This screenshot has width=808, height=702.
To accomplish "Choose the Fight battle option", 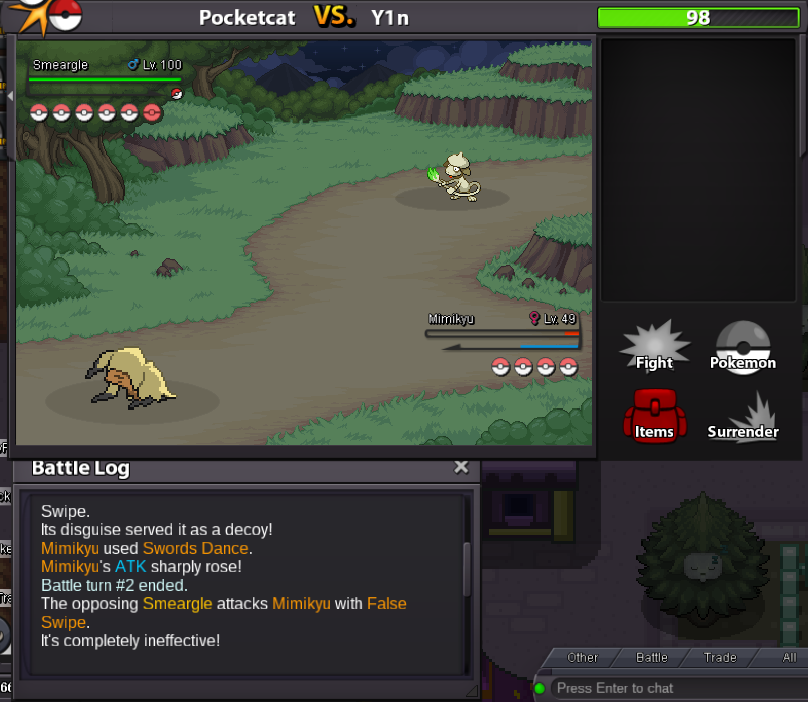I will [654, 349].
